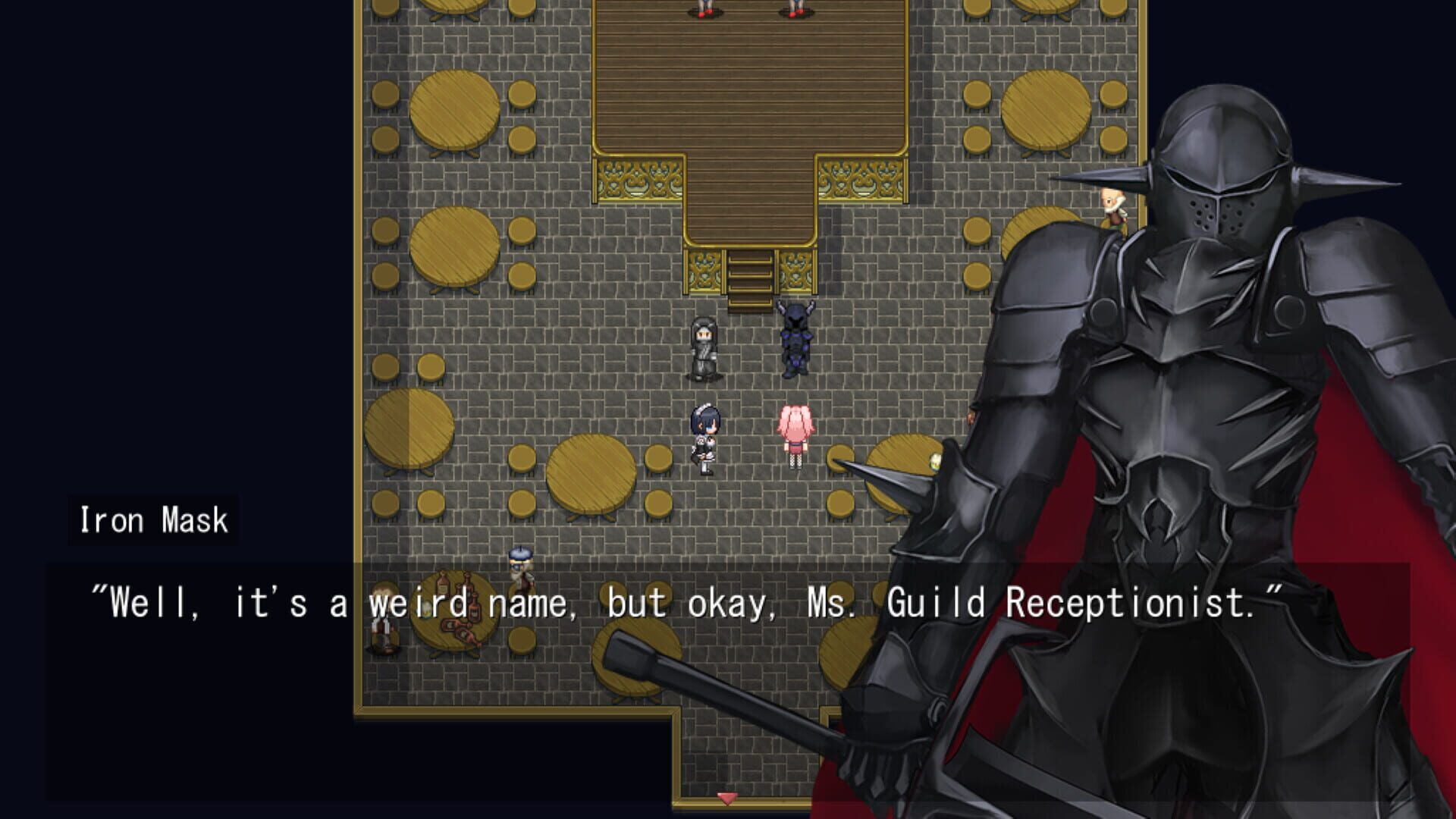Select the Iron Mask speaker label
This screenshot has height=819, width=1456.
[152, 520]
